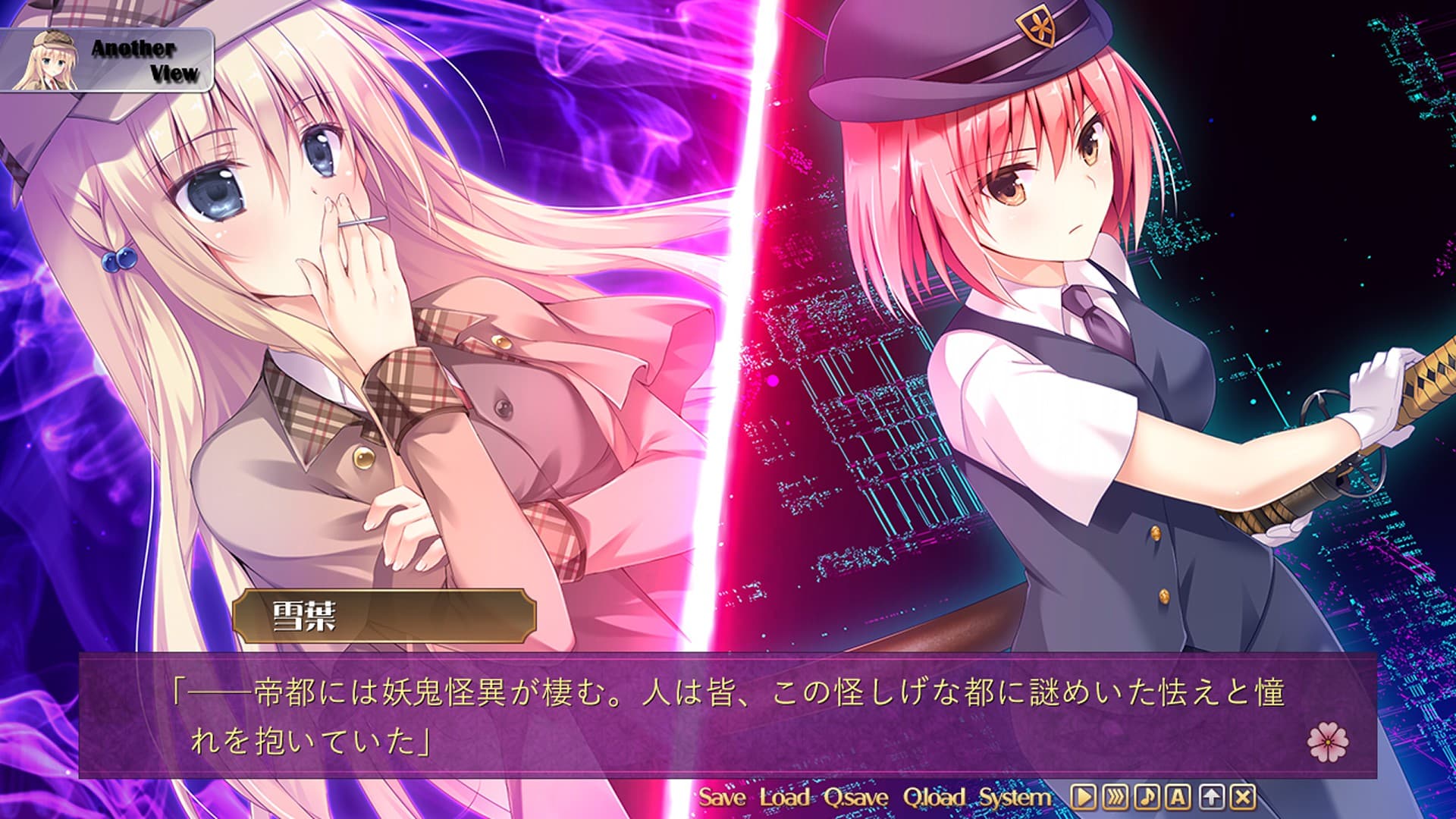
Task: Advance dialogue via the cherry blossom icon
Action: coord(1328,741)
